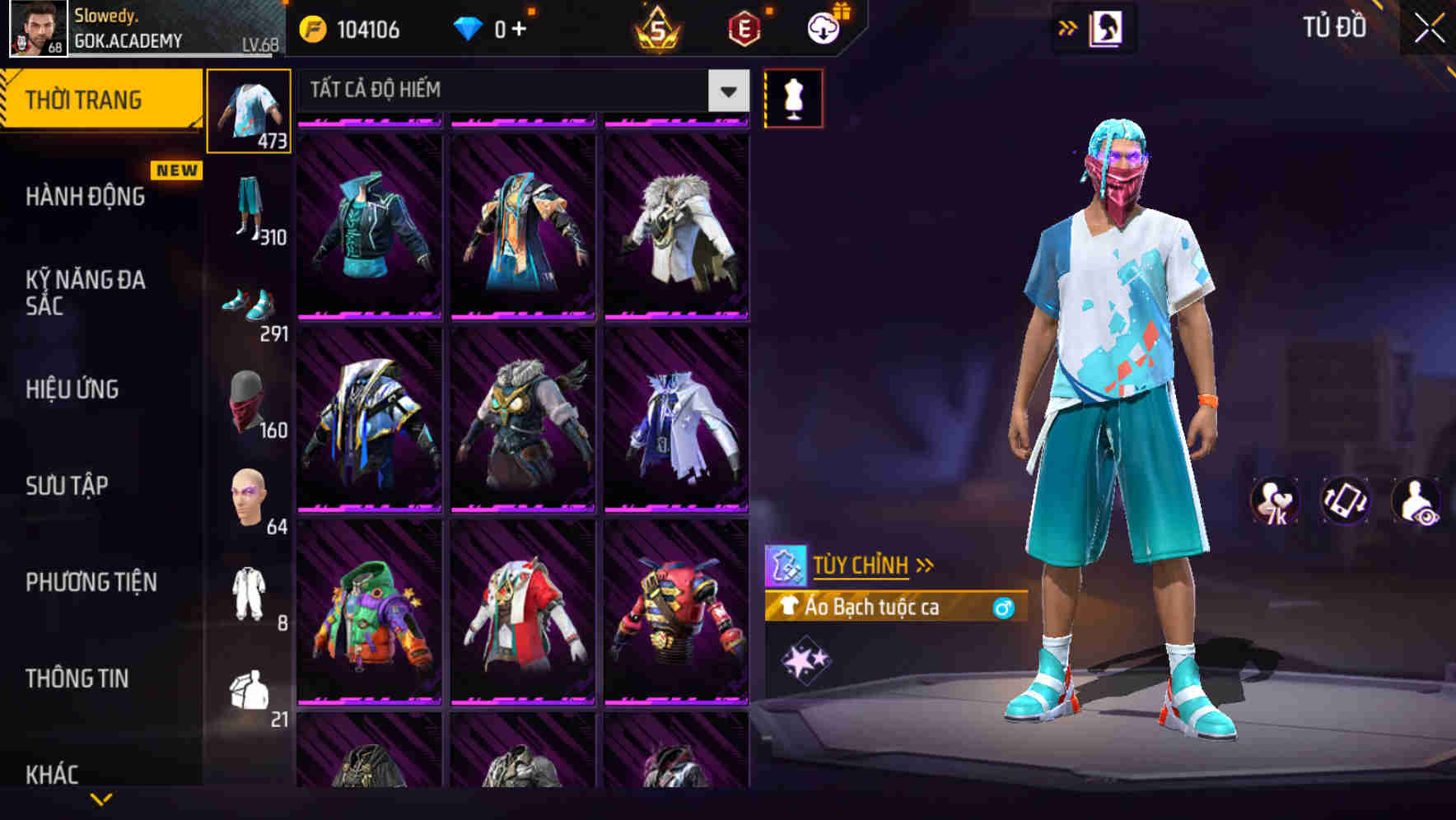The height and width of the screenshot is (820, 1456).
Task: Switch to the HÀNH ĐỘNG tab
Action: click(x=85, y=197)
